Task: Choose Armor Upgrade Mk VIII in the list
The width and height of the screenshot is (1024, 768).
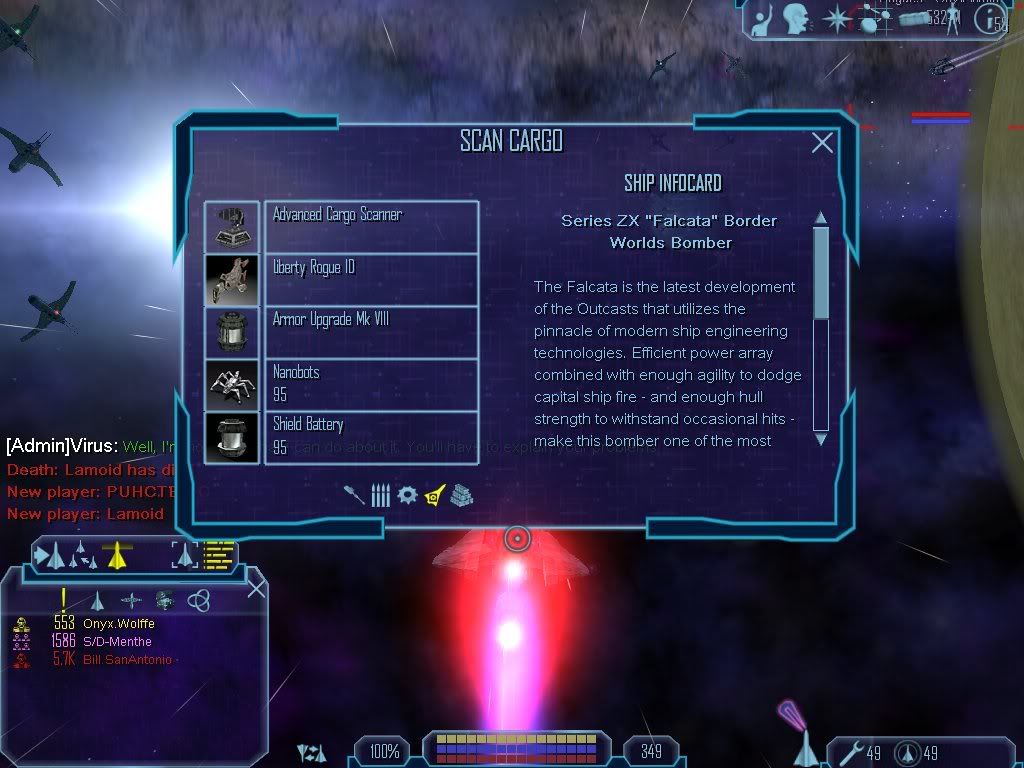Action: [371, 332]
